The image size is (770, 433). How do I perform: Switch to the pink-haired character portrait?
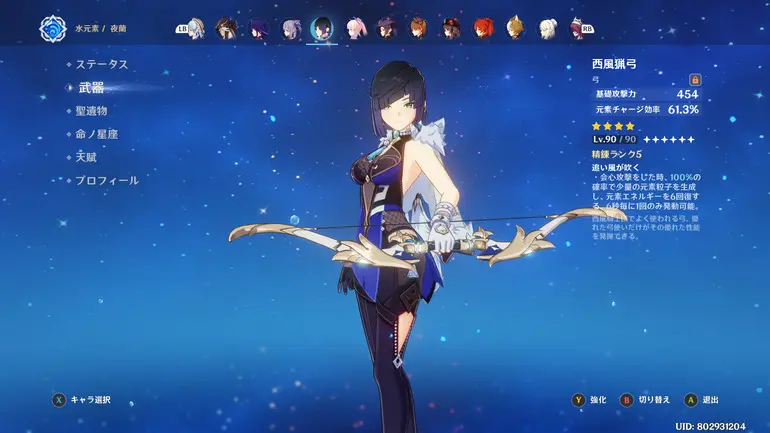coord(355,28)
